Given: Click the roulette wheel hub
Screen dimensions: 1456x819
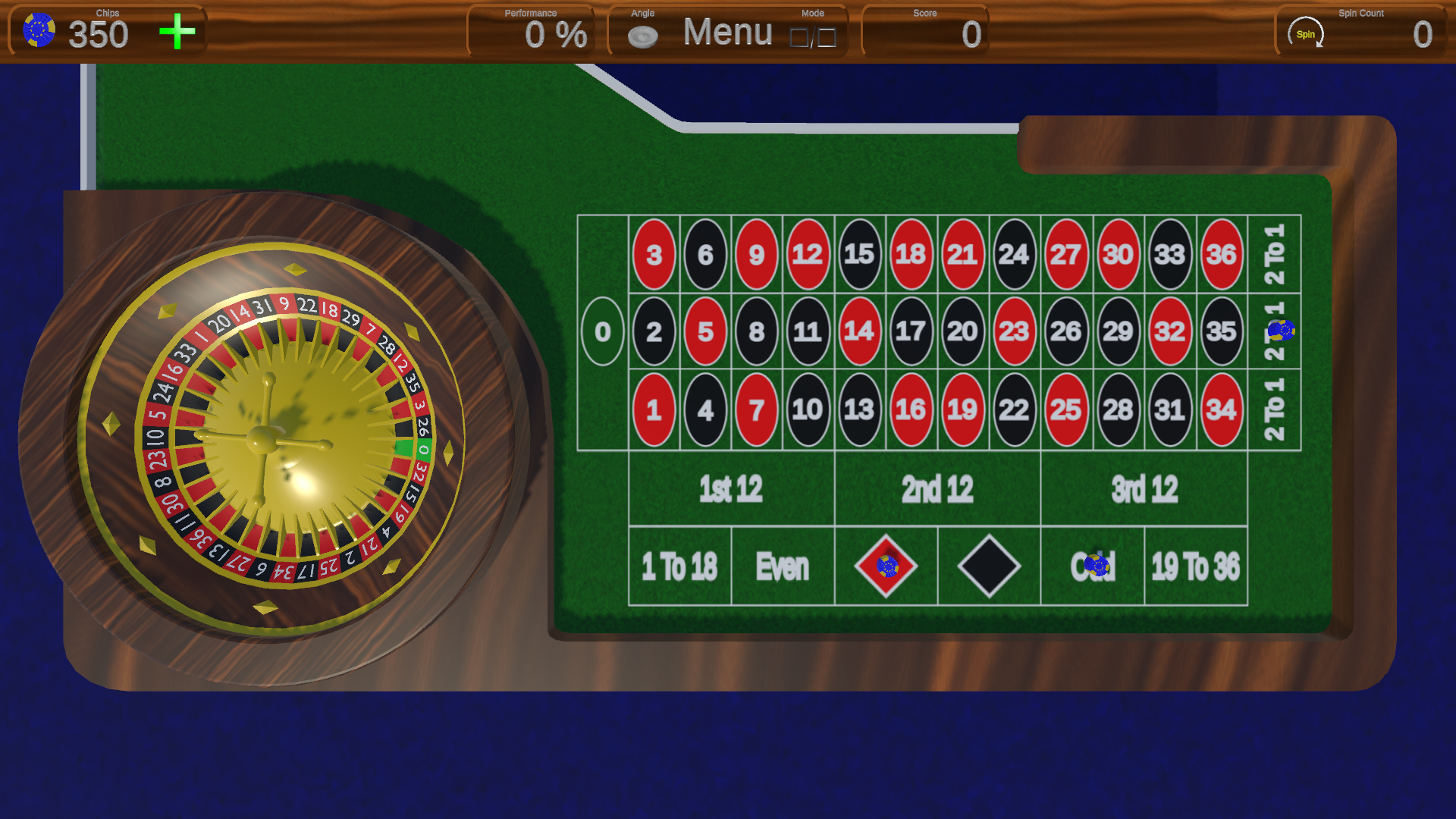Looking at the screenshot, I should pos(262,440).
